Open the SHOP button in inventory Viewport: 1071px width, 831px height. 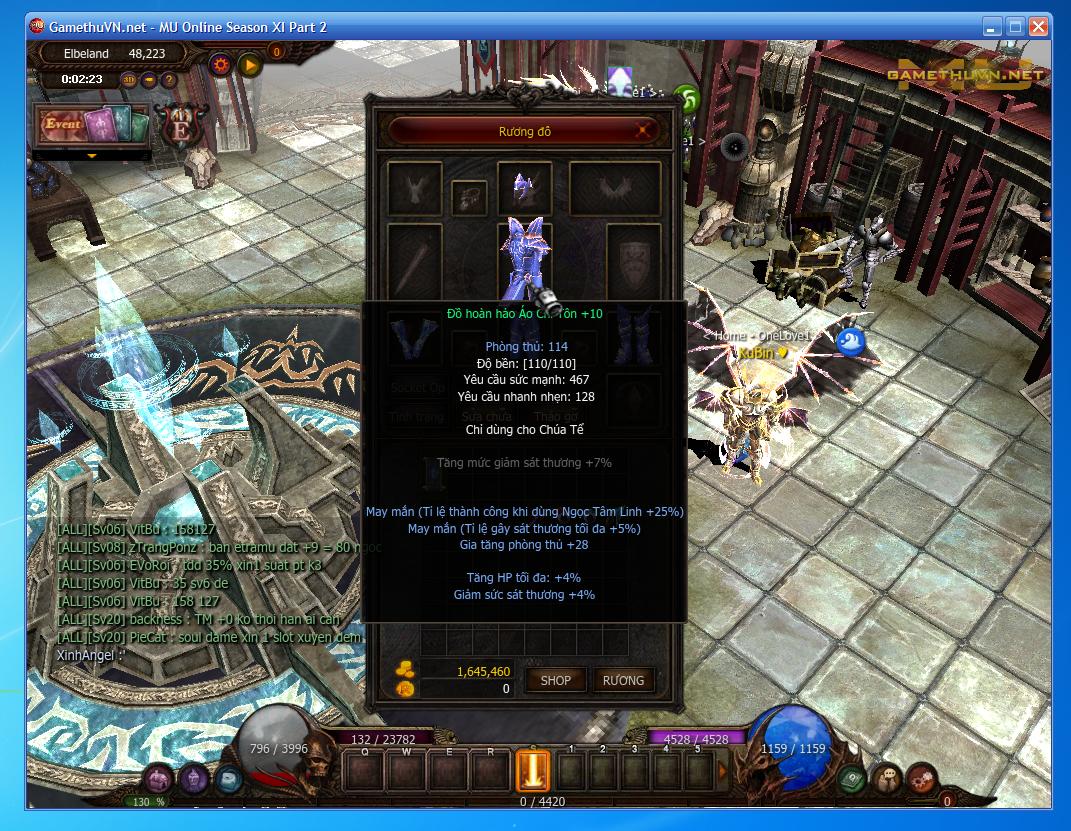click(555, 680)
